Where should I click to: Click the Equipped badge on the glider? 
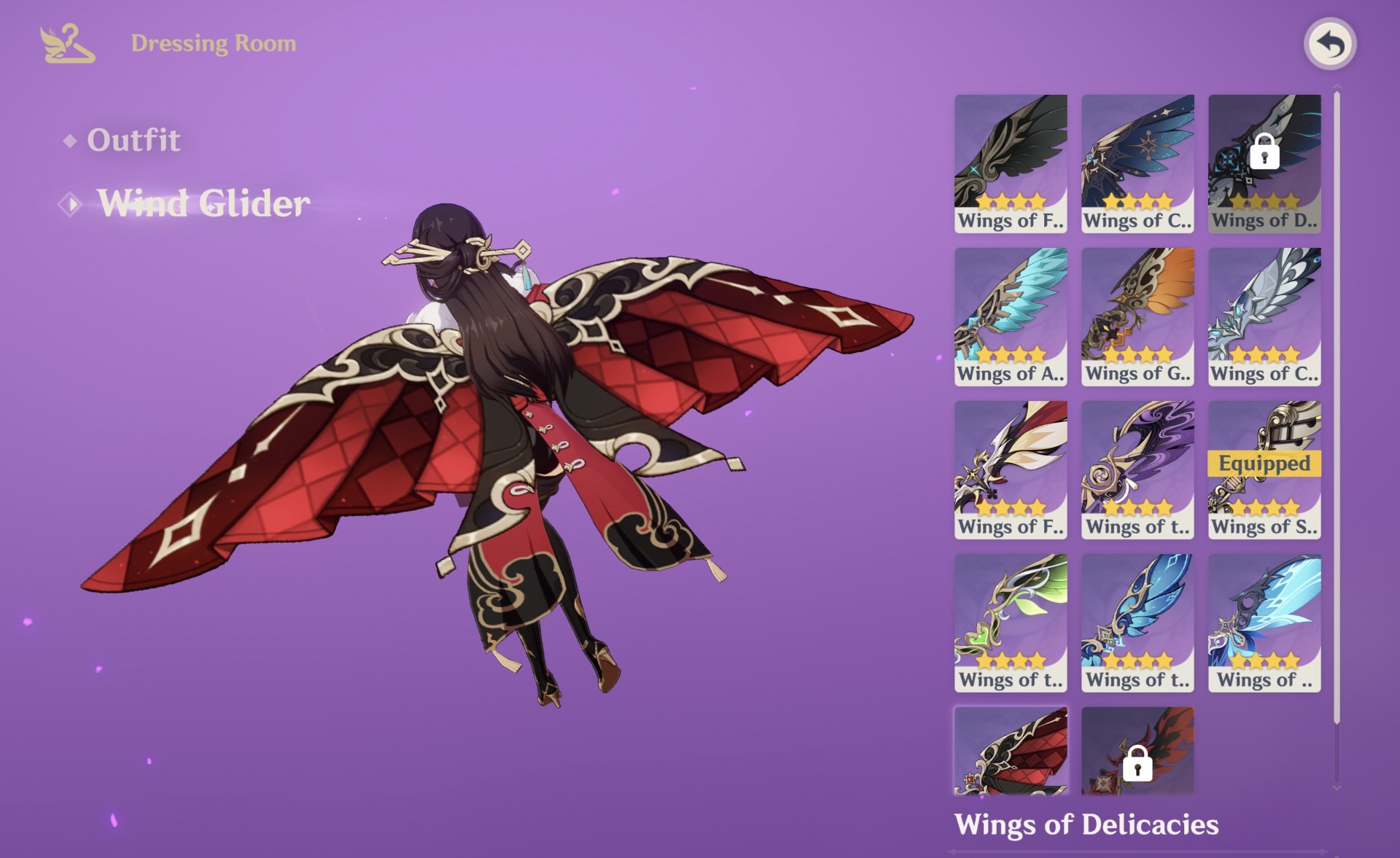point(1264,462)
